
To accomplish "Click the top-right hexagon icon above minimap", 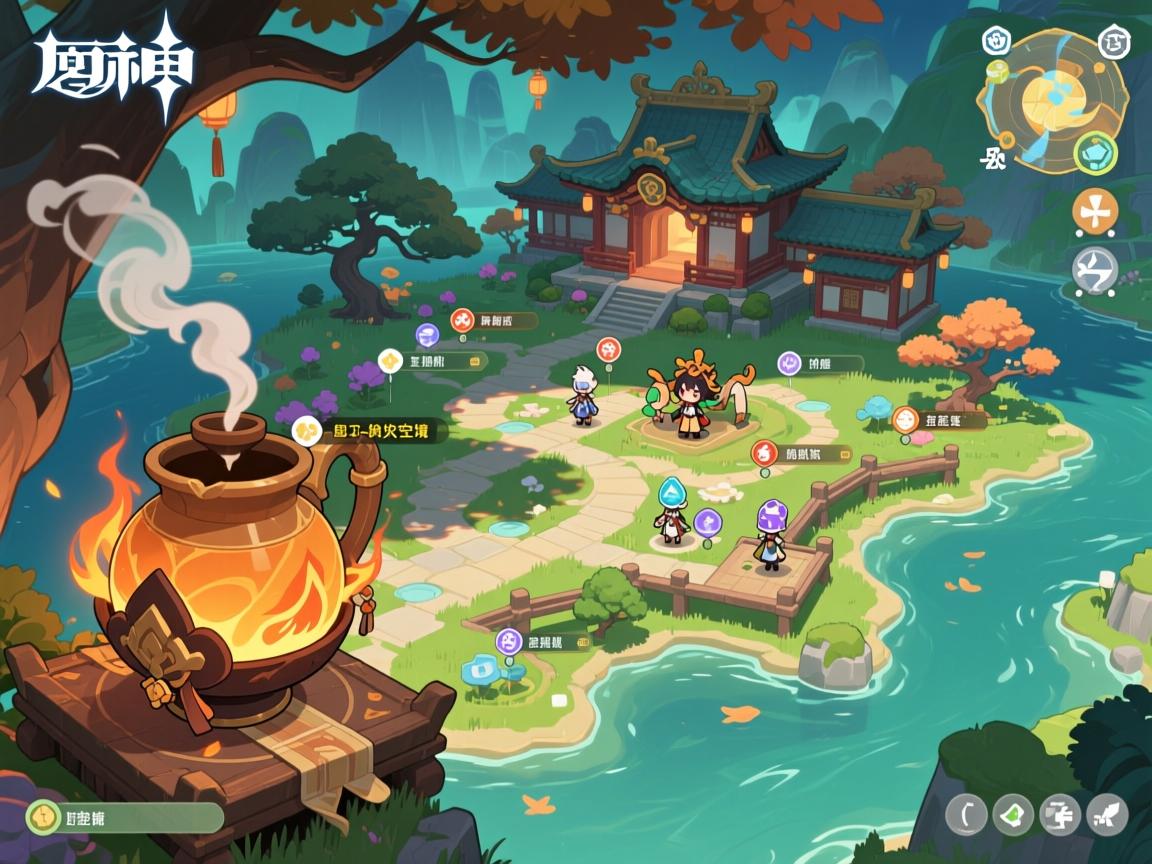I will point(1113,42).
